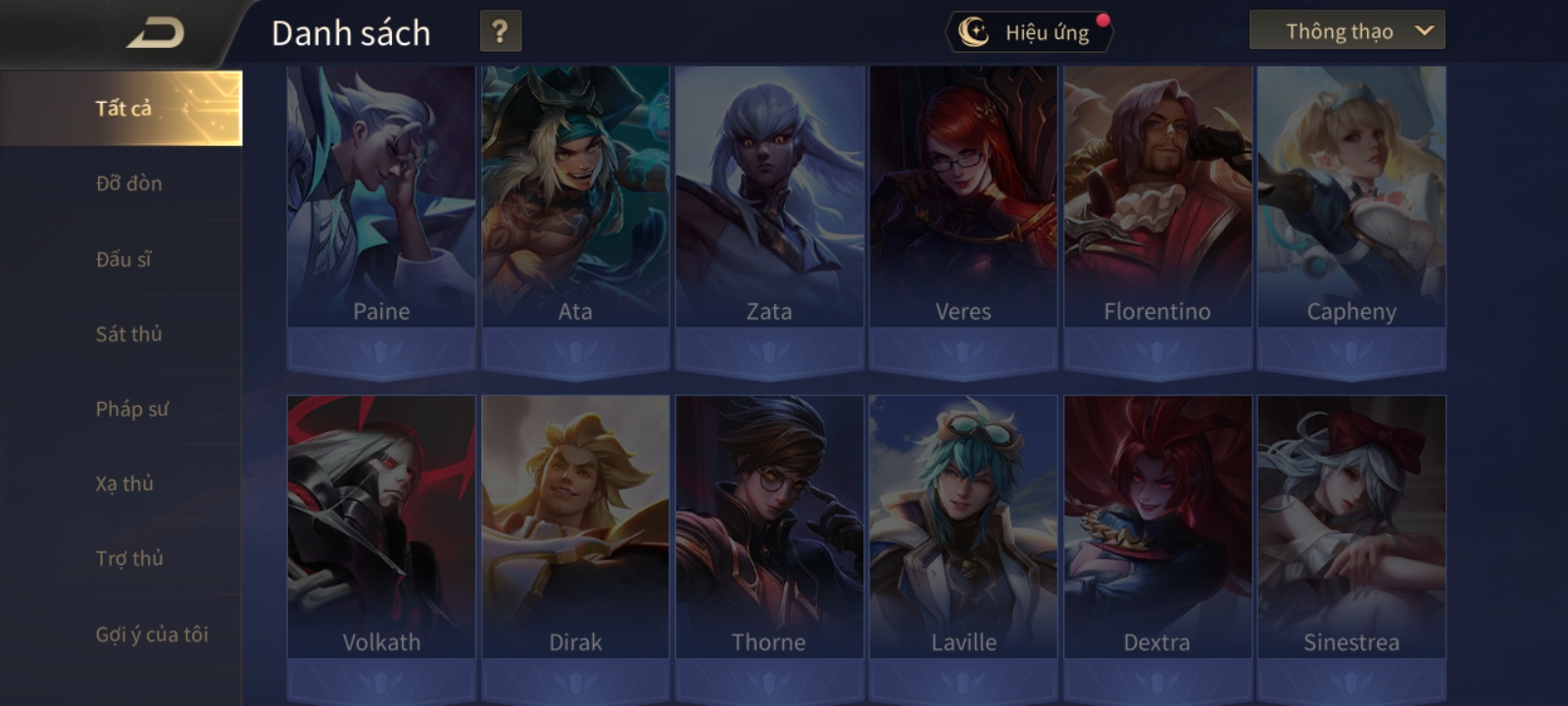Screen dimensions: 1568x706
Task: Open the Gợi ý của tôi tab
Action: tap(151, 634)
